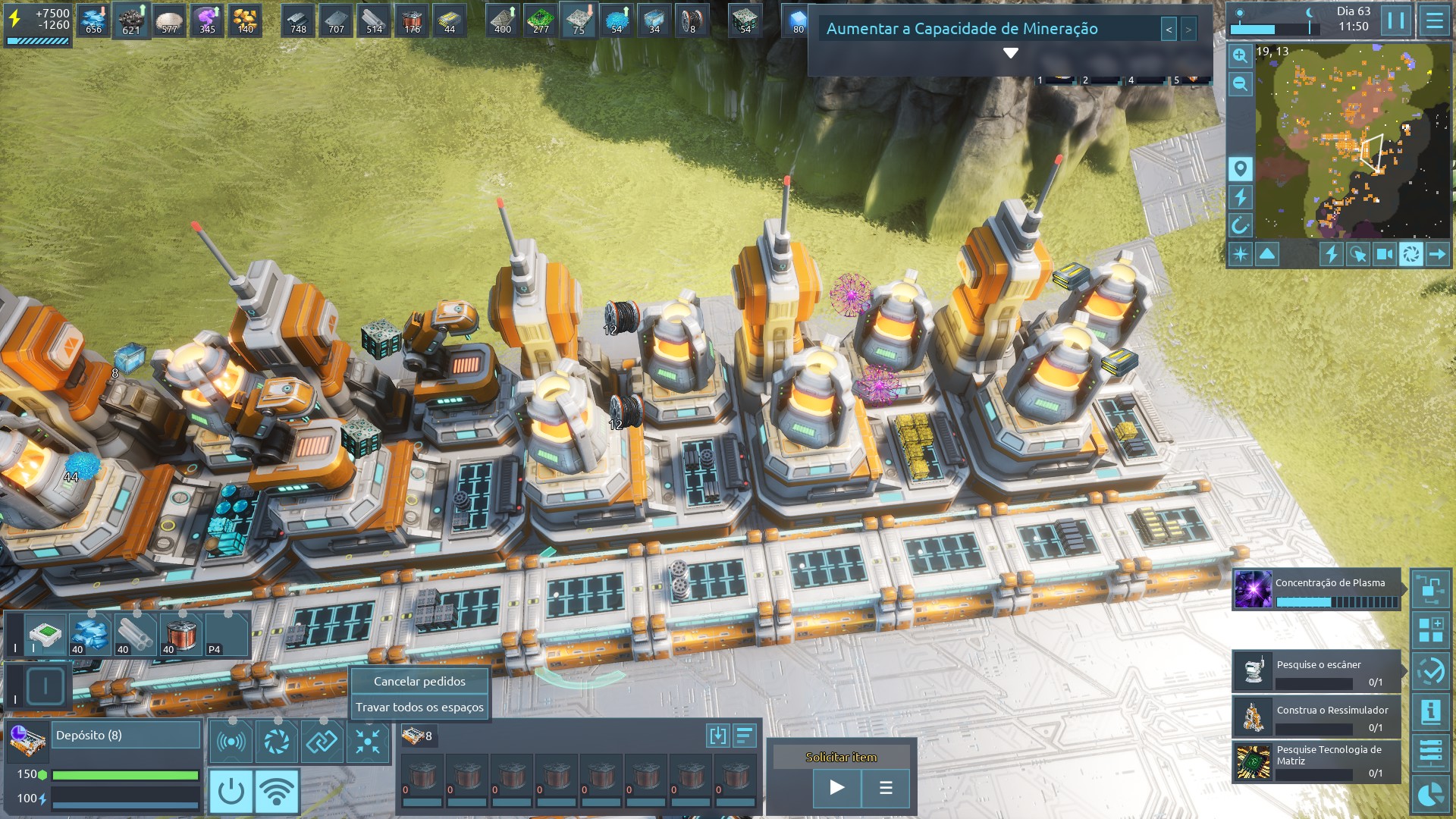1456x819 pixels.
Task: Select the Construa o Ressimulador quest
Action: point(1316,717)
